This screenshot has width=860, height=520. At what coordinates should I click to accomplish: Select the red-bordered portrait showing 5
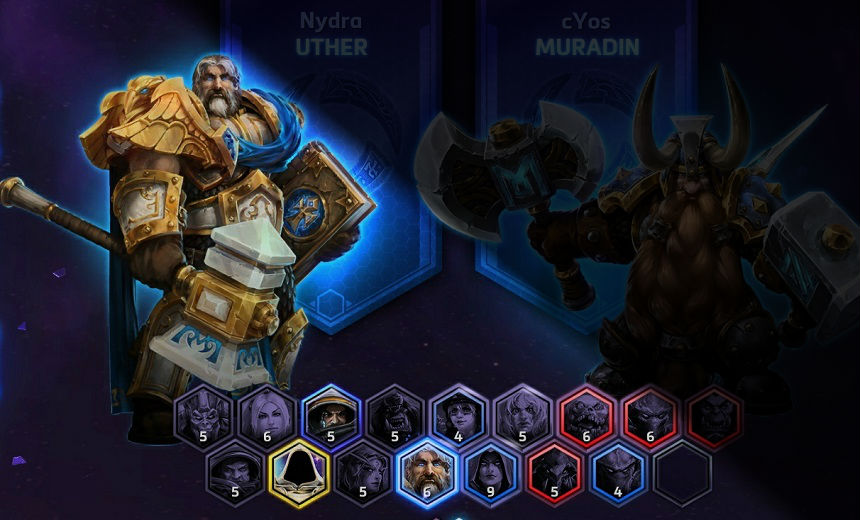click(x=555, y=468)
